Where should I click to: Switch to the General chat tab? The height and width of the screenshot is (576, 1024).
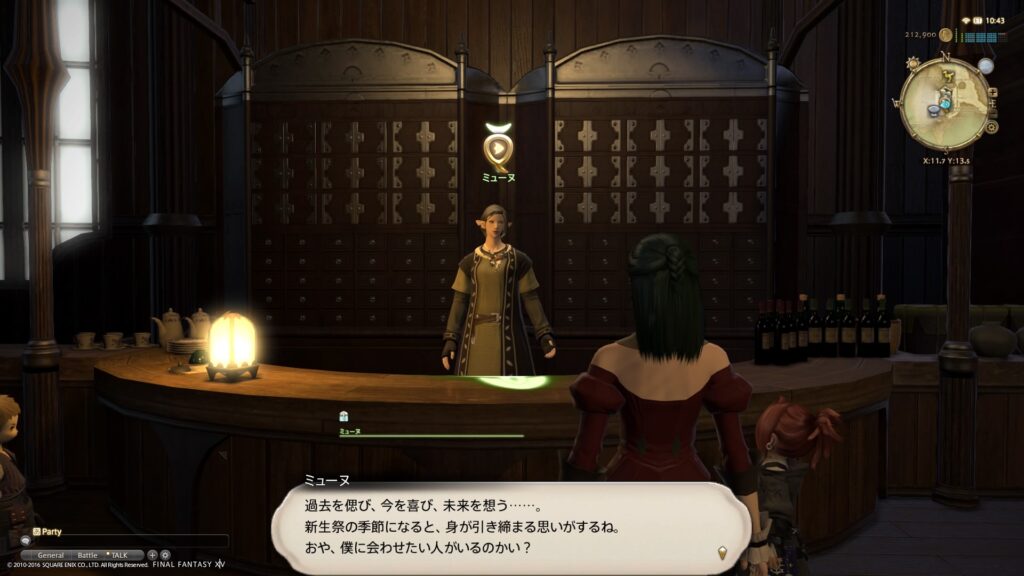coord(50,554)
